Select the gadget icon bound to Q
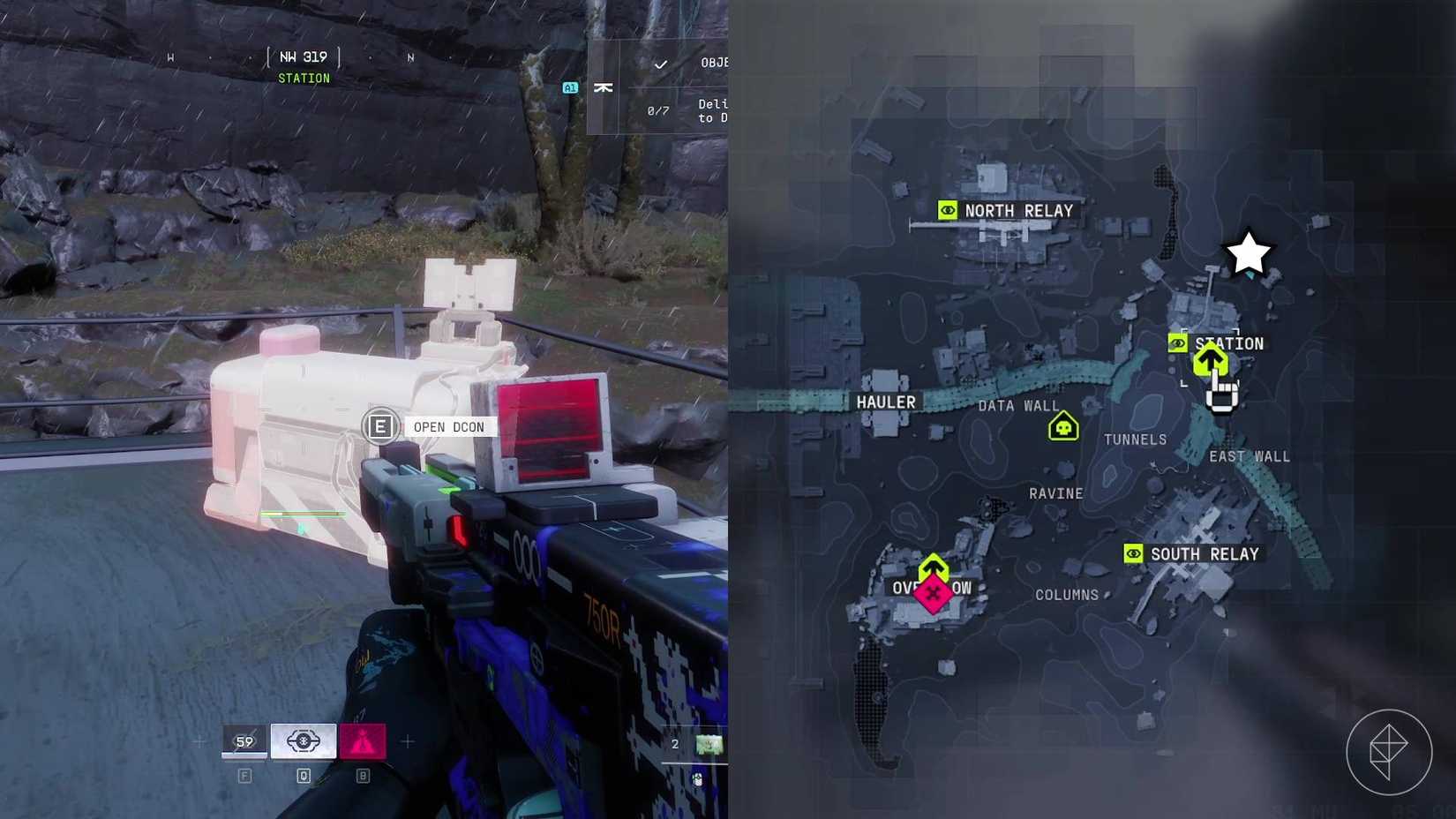Viewport: 1456px width, 819px height. click(x=304, y=741)
